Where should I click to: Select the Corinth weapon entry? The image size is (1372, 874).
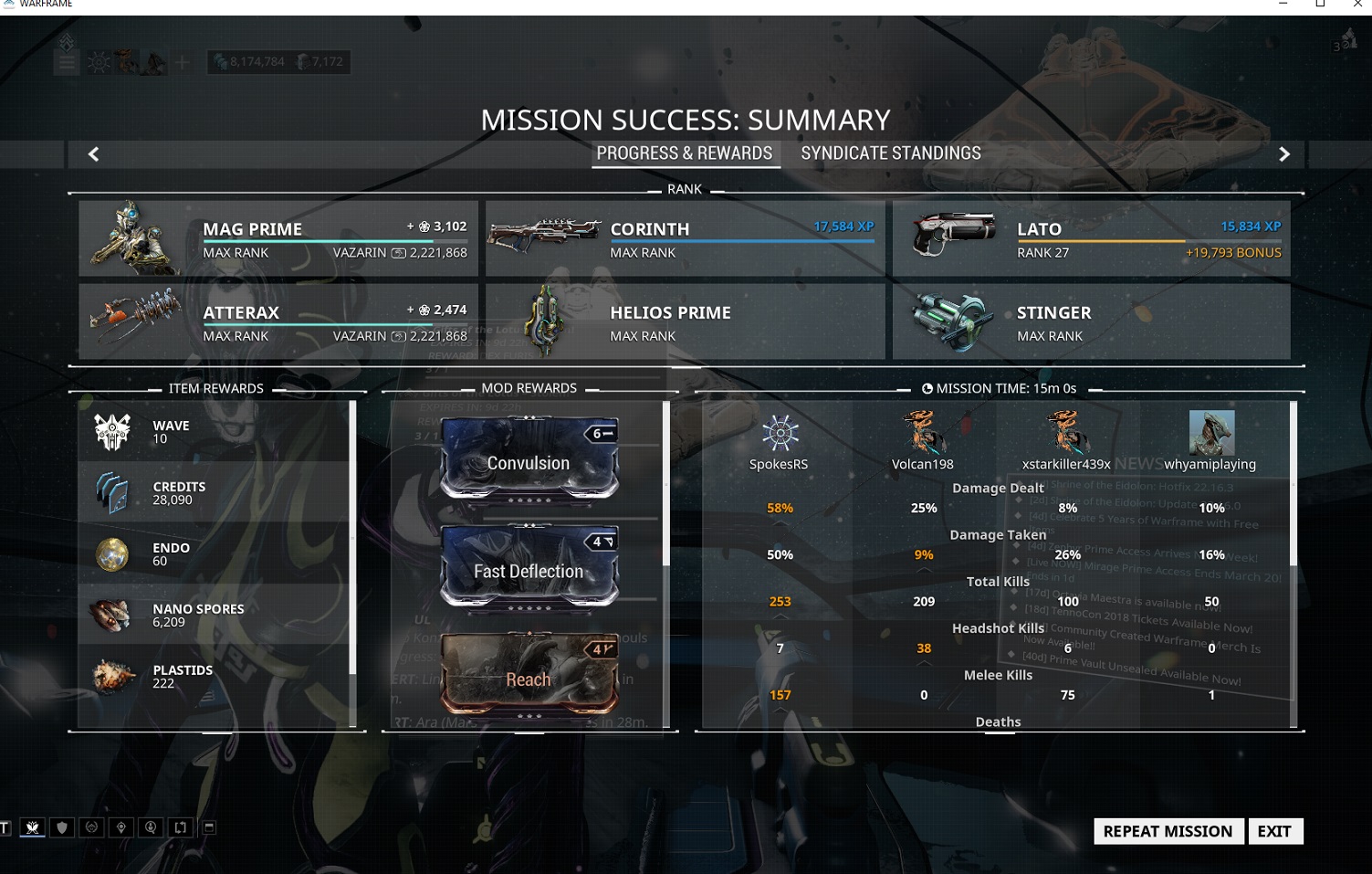click(x=685, y=238)
